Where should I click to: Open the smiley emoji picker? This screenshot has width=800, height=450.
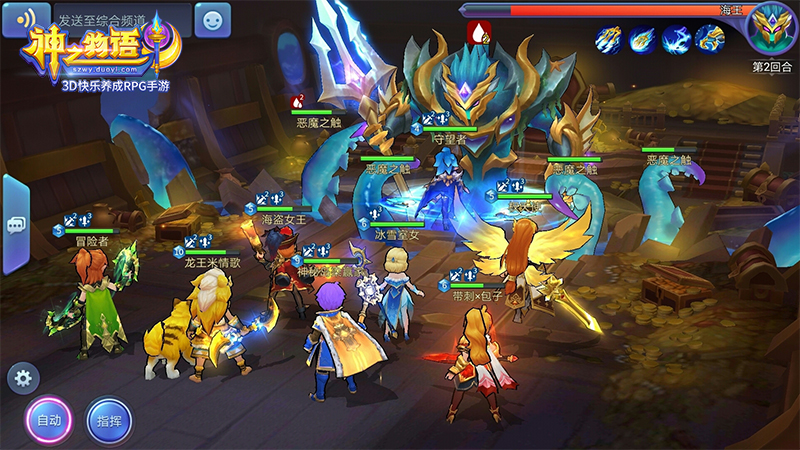(x=211, y=19)
